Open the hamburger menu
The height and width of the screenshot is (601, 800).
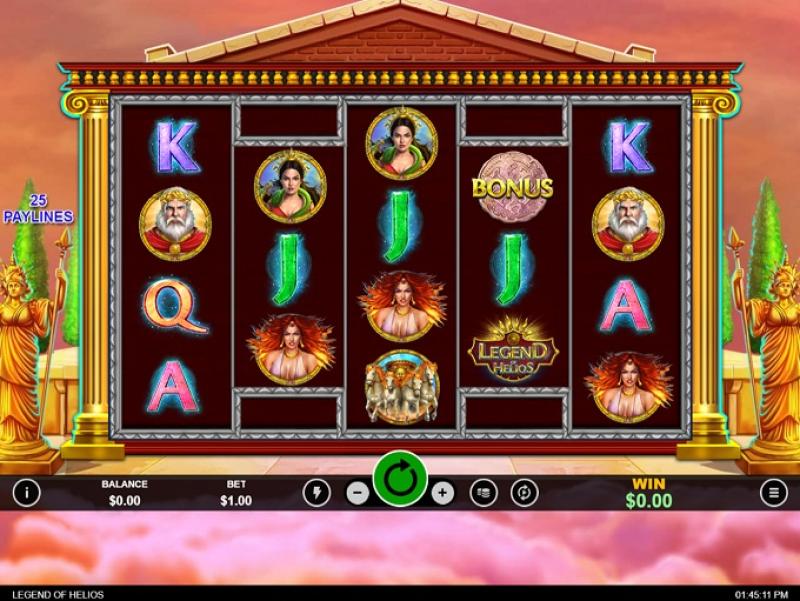(773, 492)
